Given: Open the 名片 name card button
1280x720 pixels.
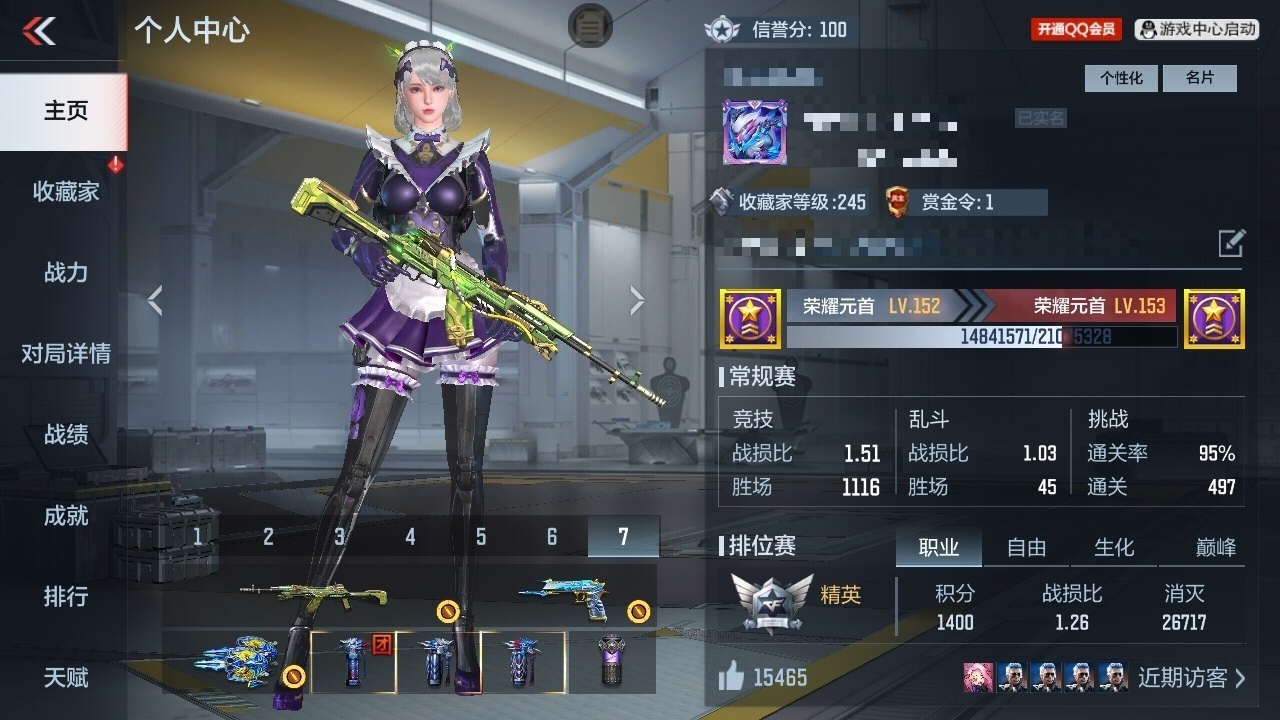Looking at the screenshot, I should click(1199, 78).
